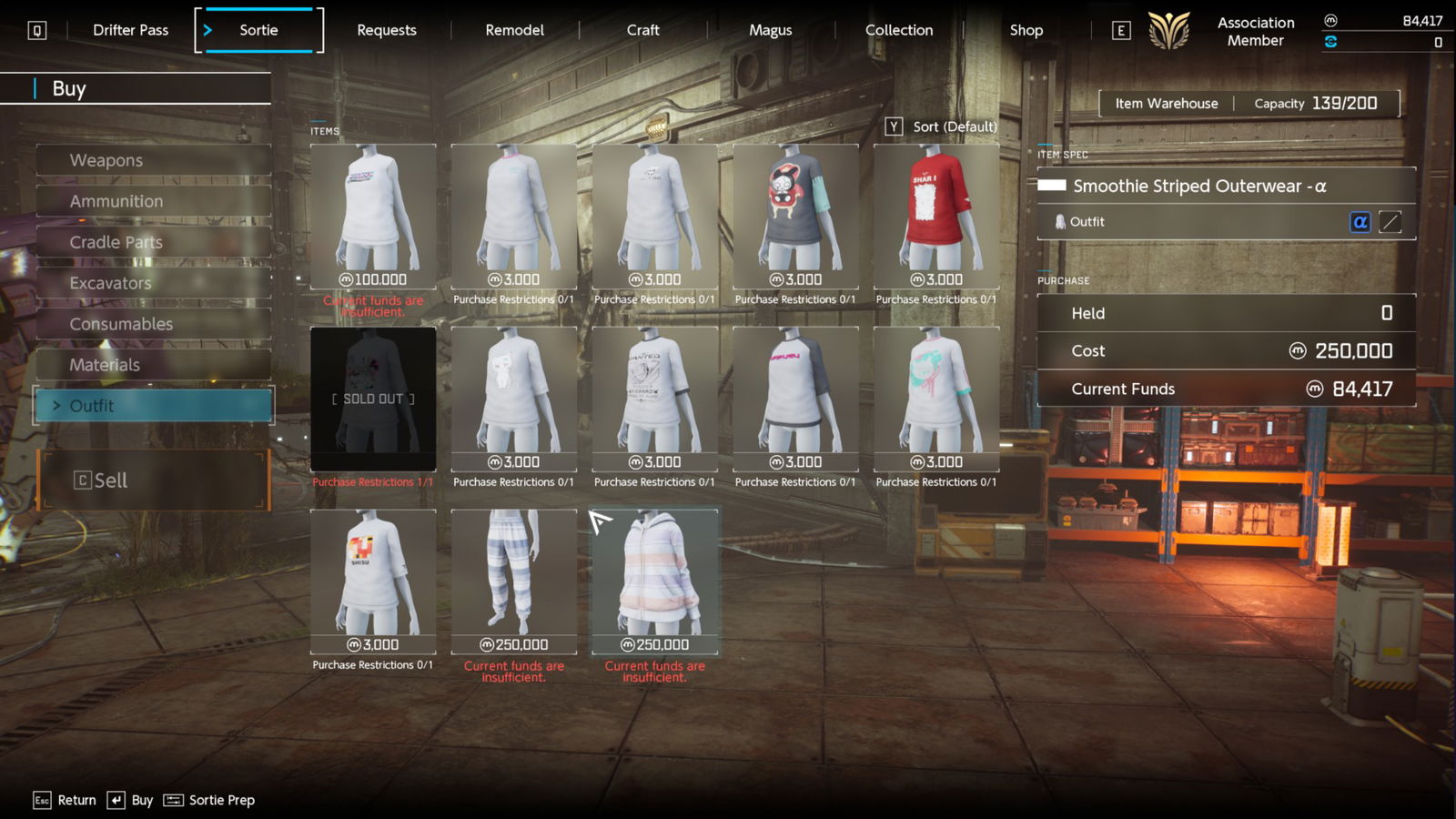
Task: Browse the Excavators category
Action: point(153,283)
